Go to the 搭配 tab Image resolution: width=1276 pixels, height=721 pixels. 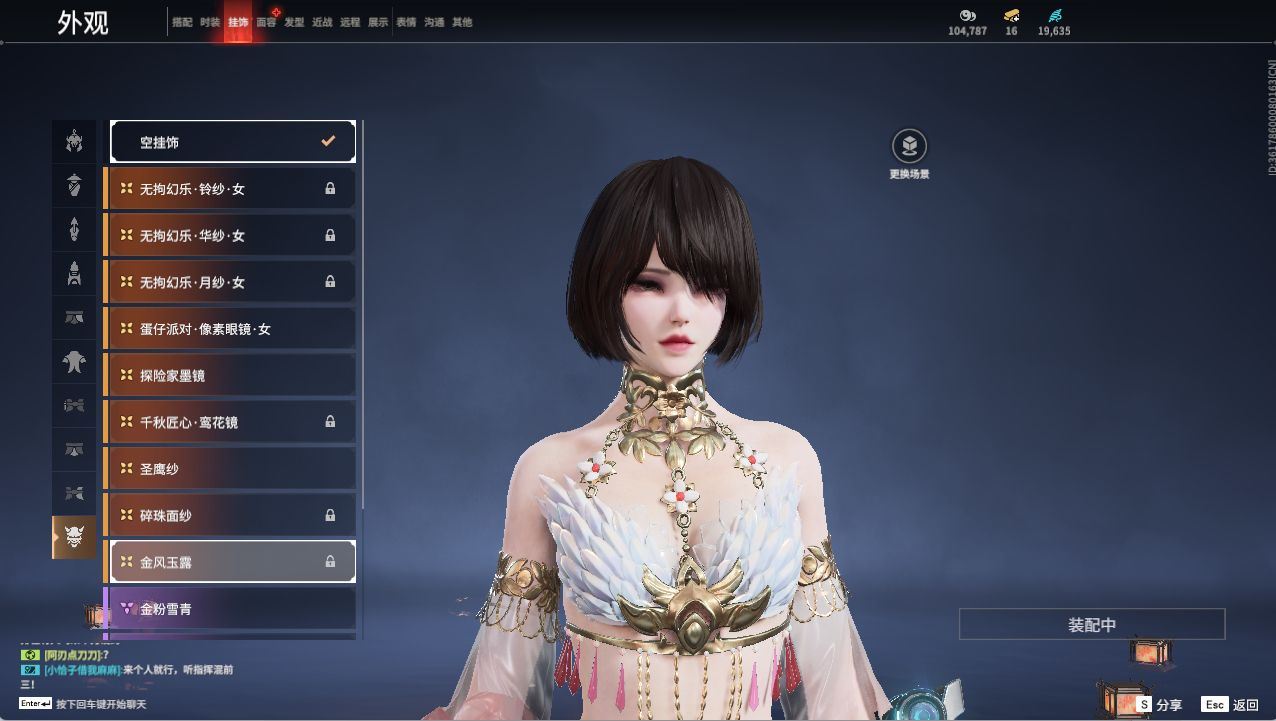coord(182,22)
